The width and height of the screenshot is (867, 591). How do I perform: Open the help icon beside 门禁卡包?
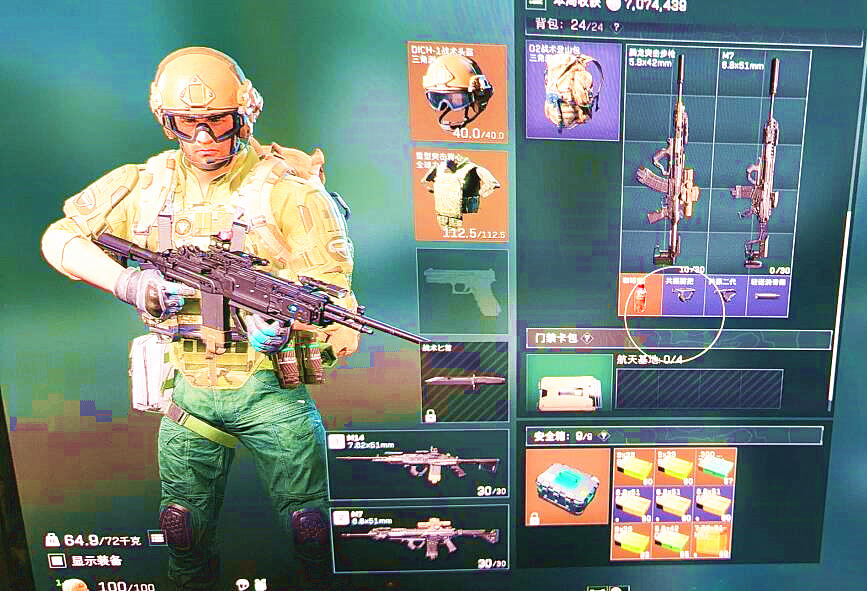tap(587, 338)
